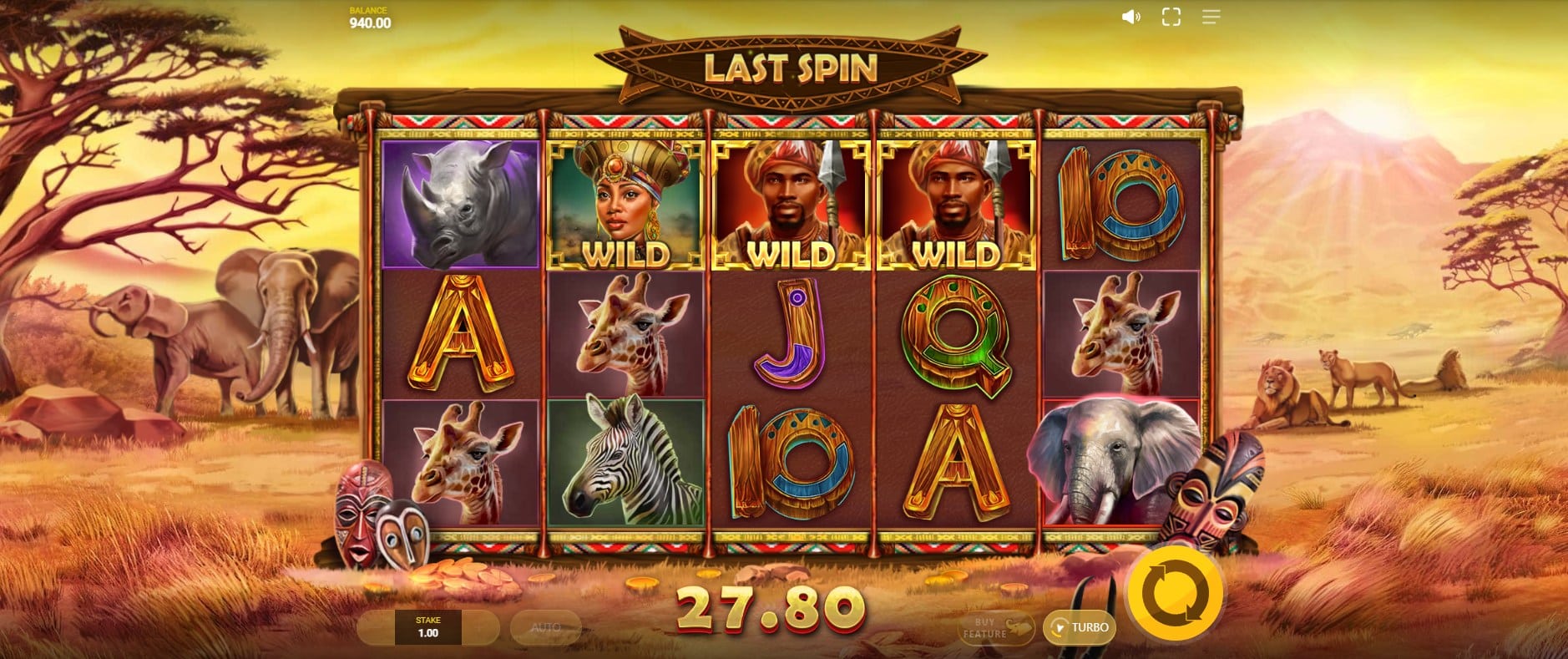Toggle Turbo mode
Viewport: 1568px width, 659px height.
[1080, 627]
